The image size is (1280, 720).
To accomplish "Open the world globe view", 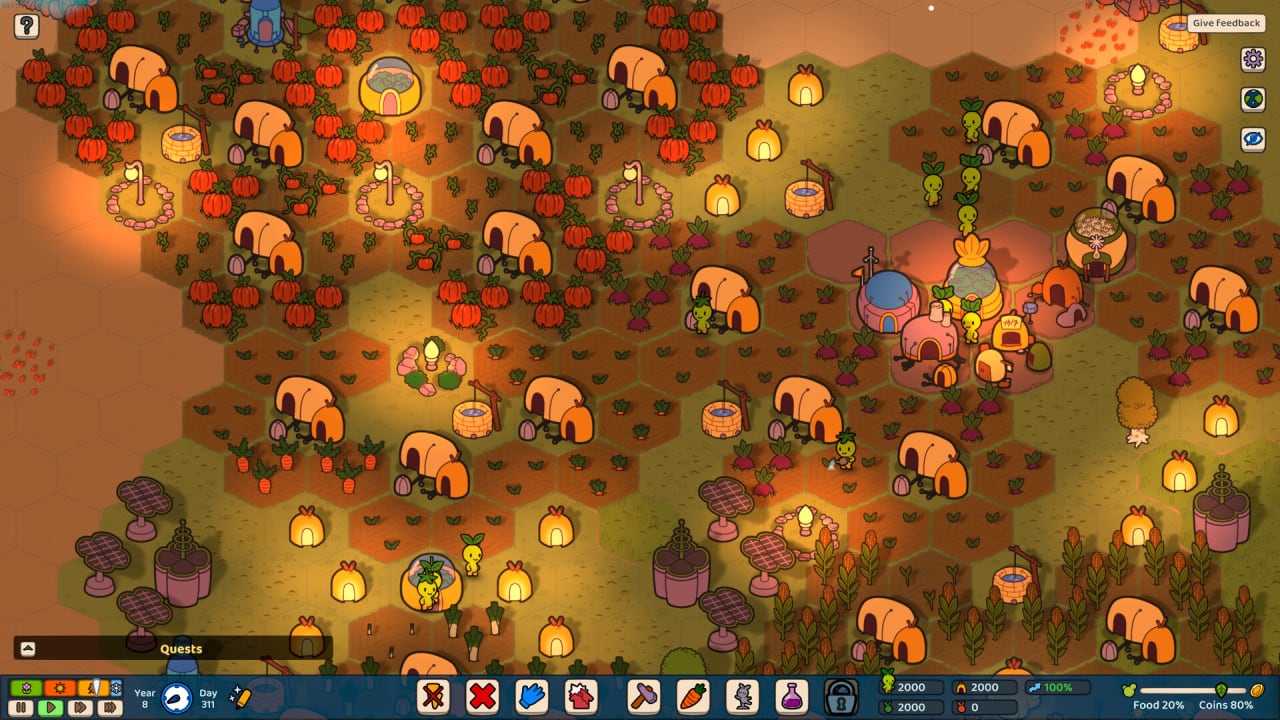I will point(1253,99).
